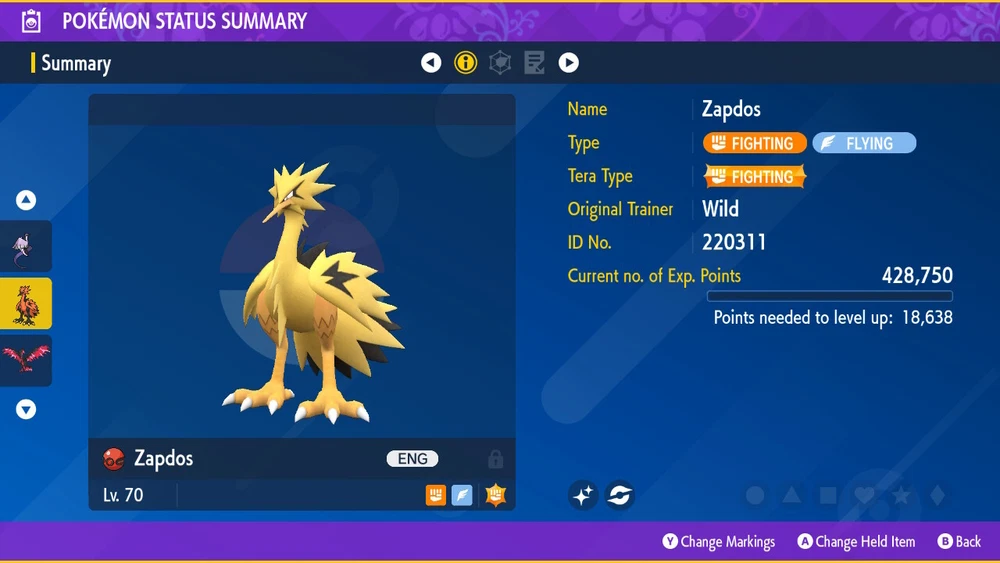The image size is (1000, 563).
Task: Click the down arrow below the party list
Action: click(x=26, y=409)
